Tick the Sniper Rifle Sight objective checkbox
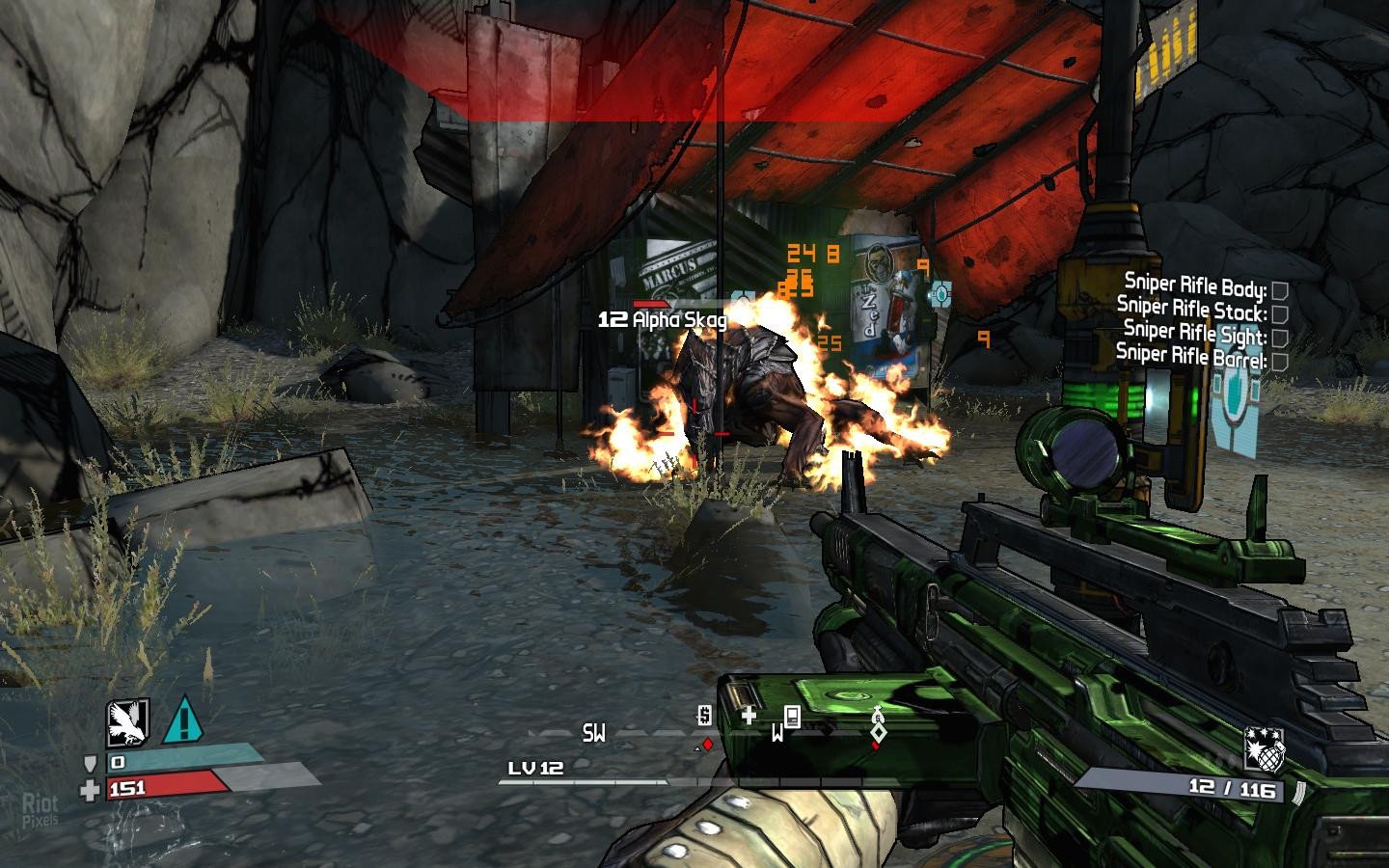 (x=1280, y=338)
